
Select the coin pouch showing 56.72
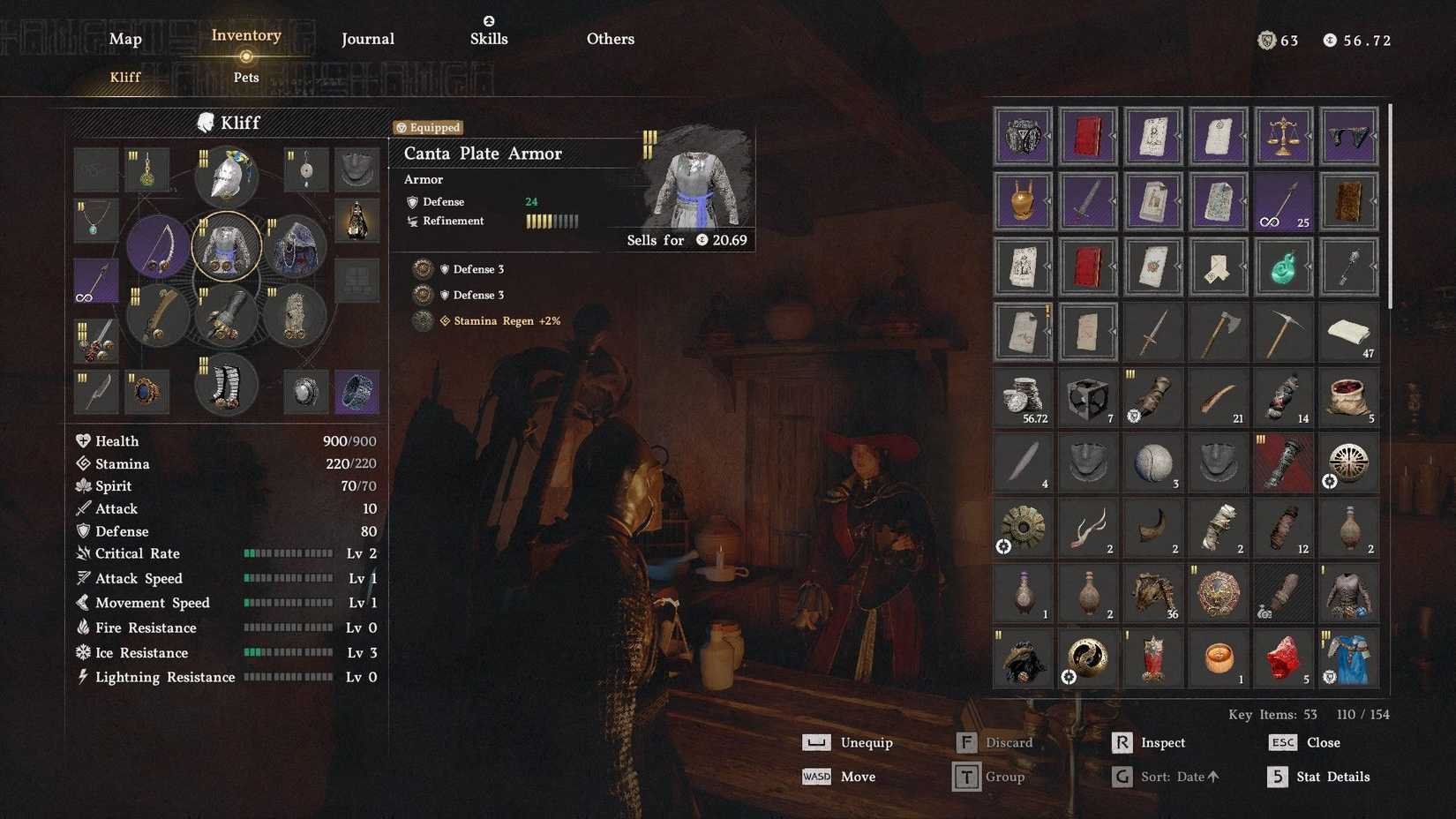pyautogui.click(x=1023, y=397)
